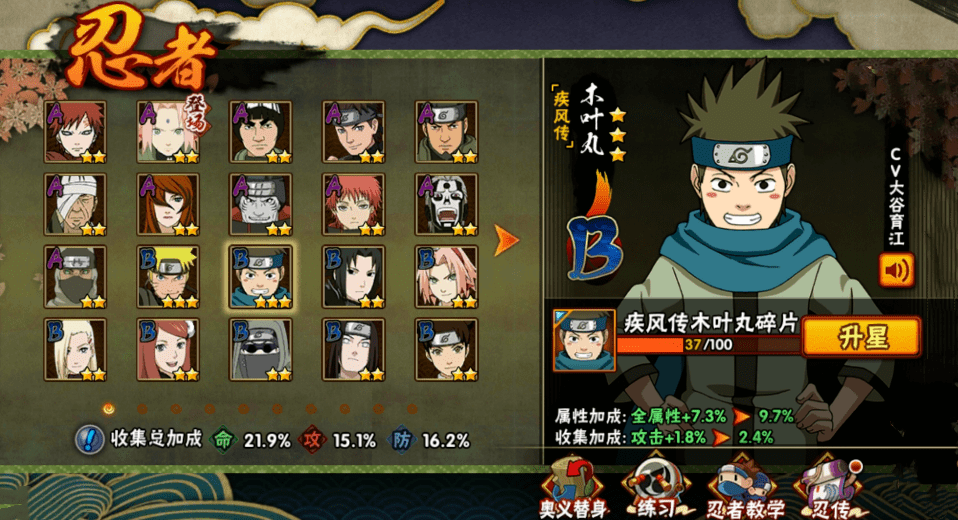The width and height of the screenshot is (958, 520).
Task: Choose the highlighted Konohamaru portrait in the grid
Action: 260,277
